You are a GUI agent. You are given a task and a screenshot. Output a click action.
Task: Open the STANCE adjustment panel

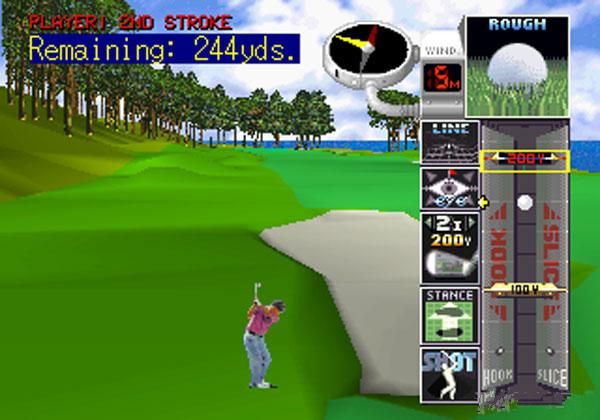[x=449, y=315]
